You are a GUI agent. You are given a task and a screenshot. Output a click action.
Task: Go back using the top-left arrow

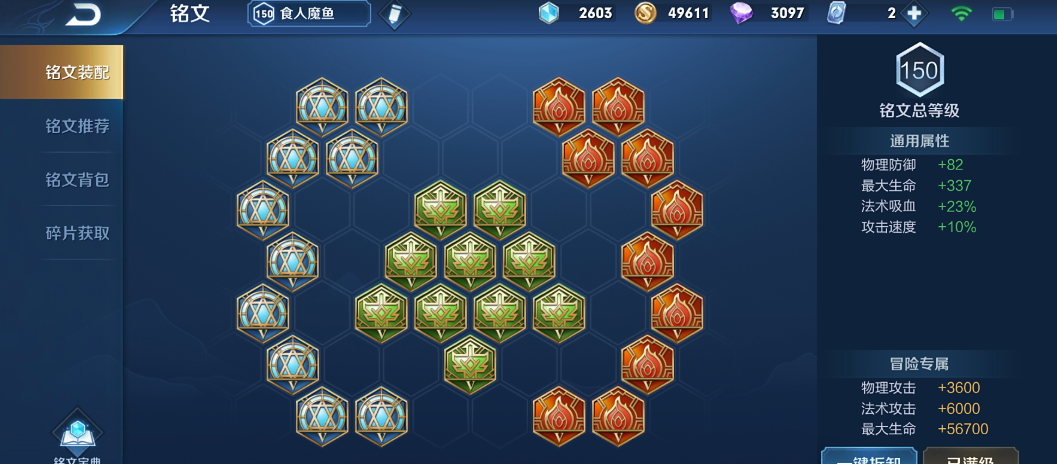[x=83, y=14]
